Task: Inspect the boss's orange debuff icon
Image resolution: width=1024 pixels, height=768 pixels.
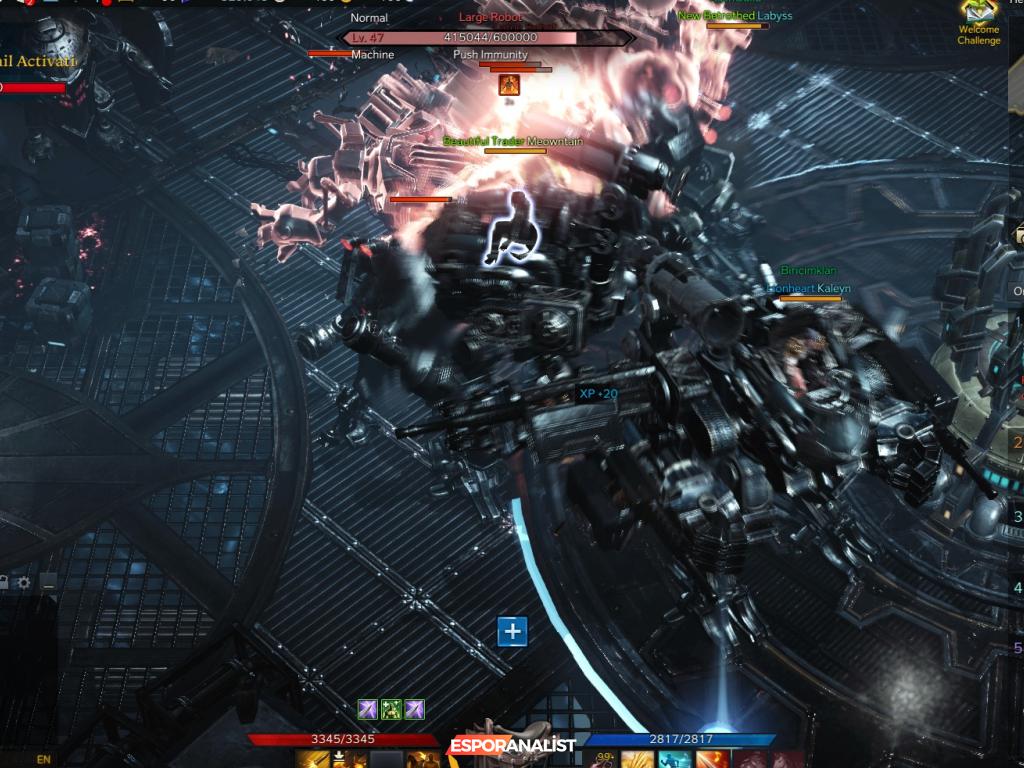Action: point(509,84)
